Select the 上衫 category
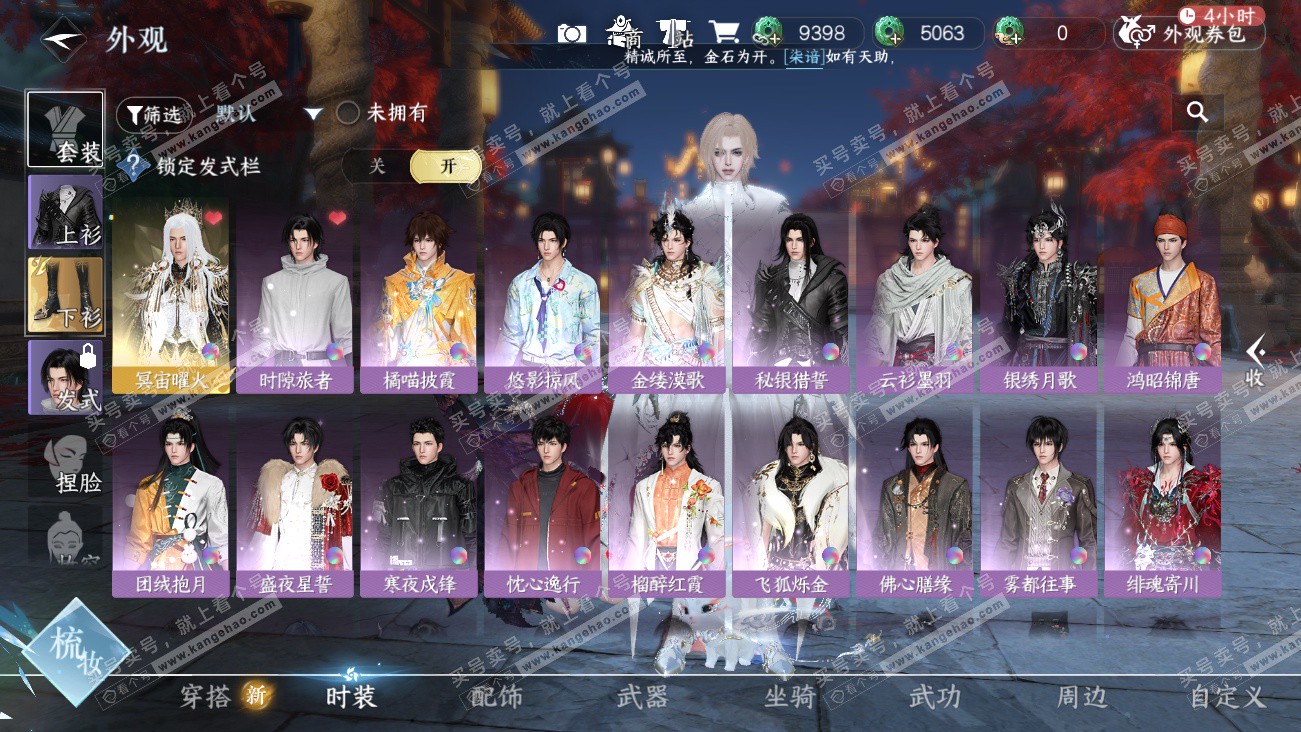Image resolution: width=1301 pixels, height=732 pixels. (x=65, y=212)
